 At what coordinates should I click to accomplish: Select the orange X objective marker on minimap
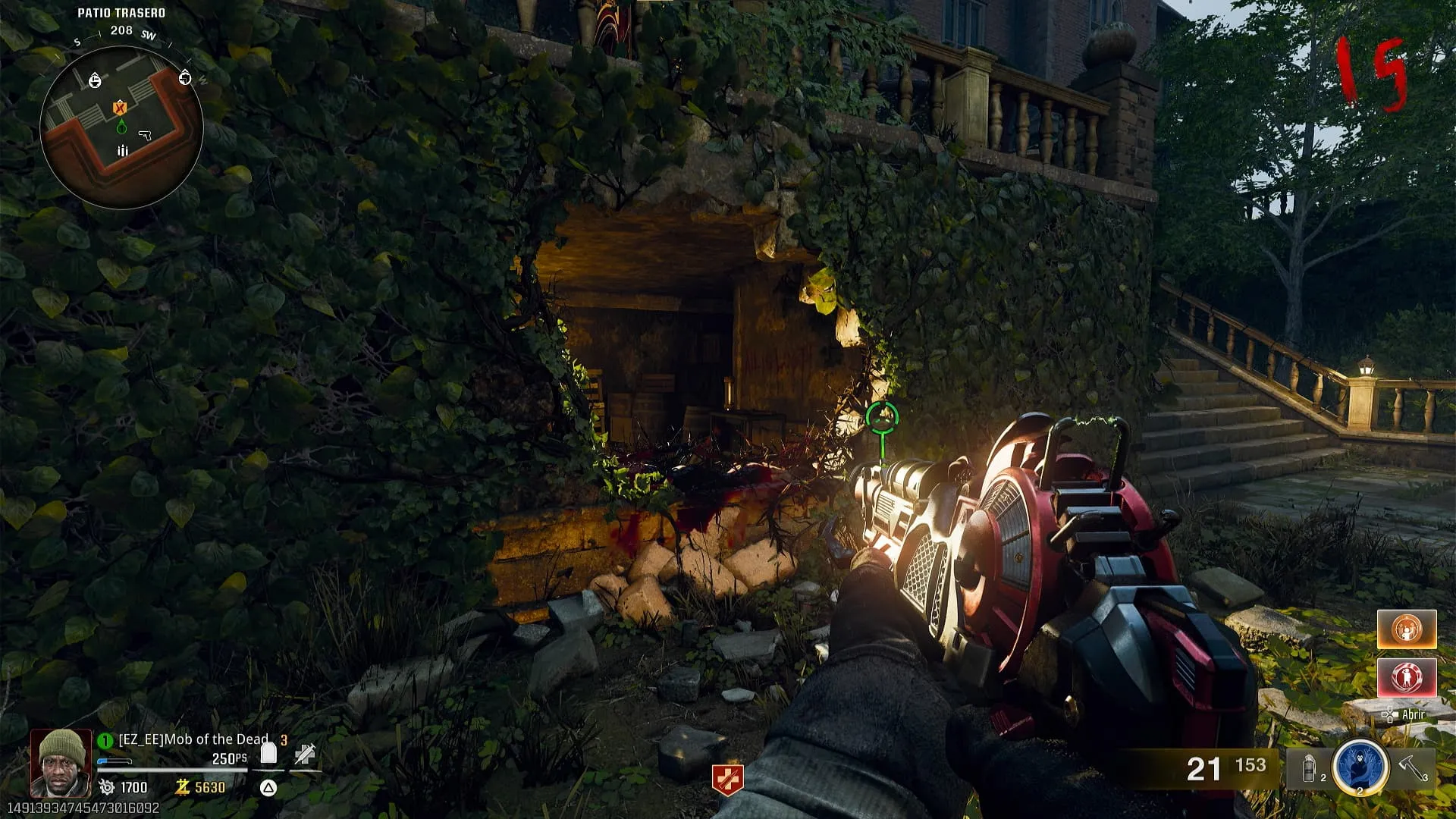119,108
